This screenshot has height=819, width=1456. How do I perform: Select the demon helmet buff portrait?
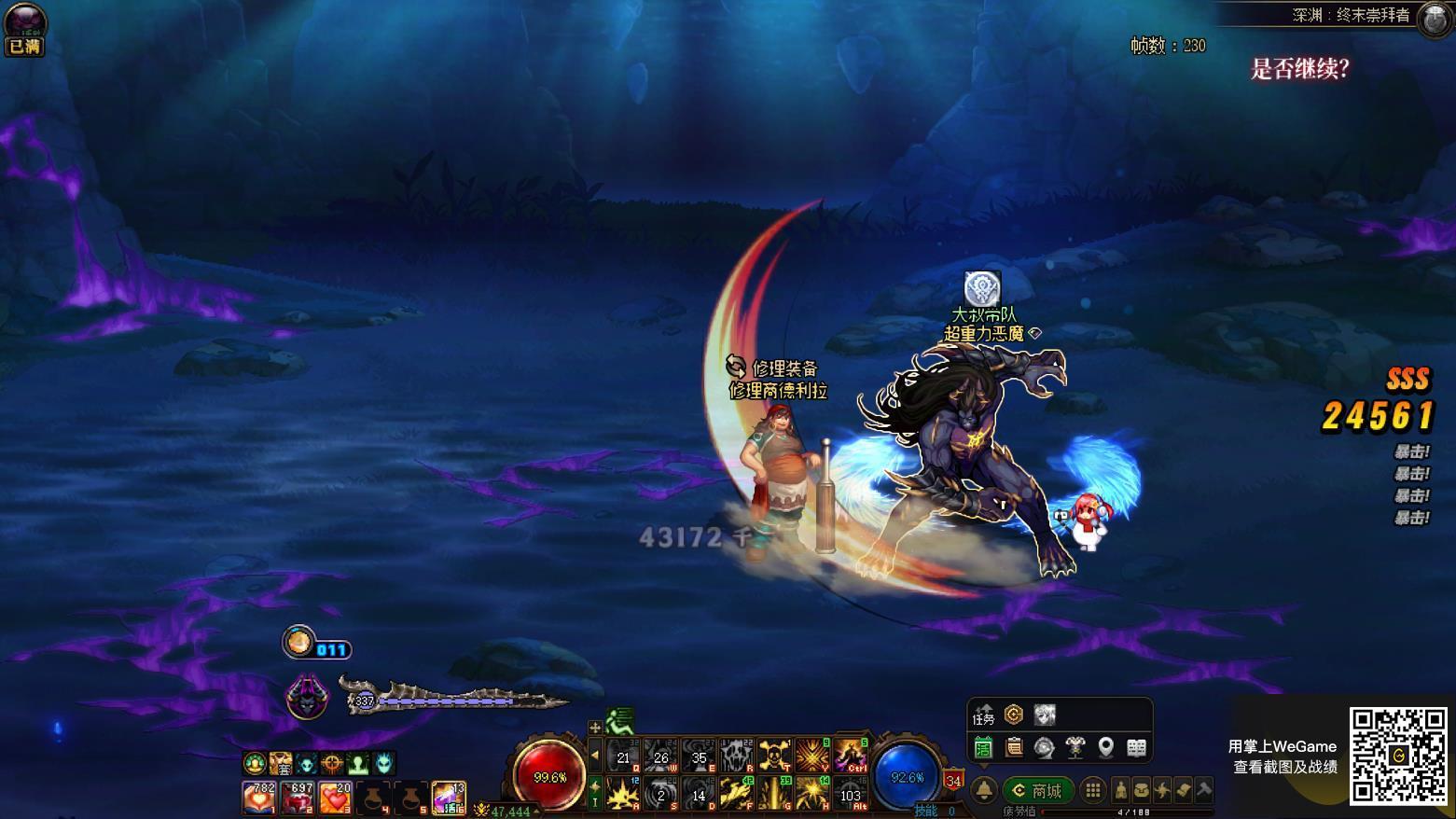[x=306, y=697]
